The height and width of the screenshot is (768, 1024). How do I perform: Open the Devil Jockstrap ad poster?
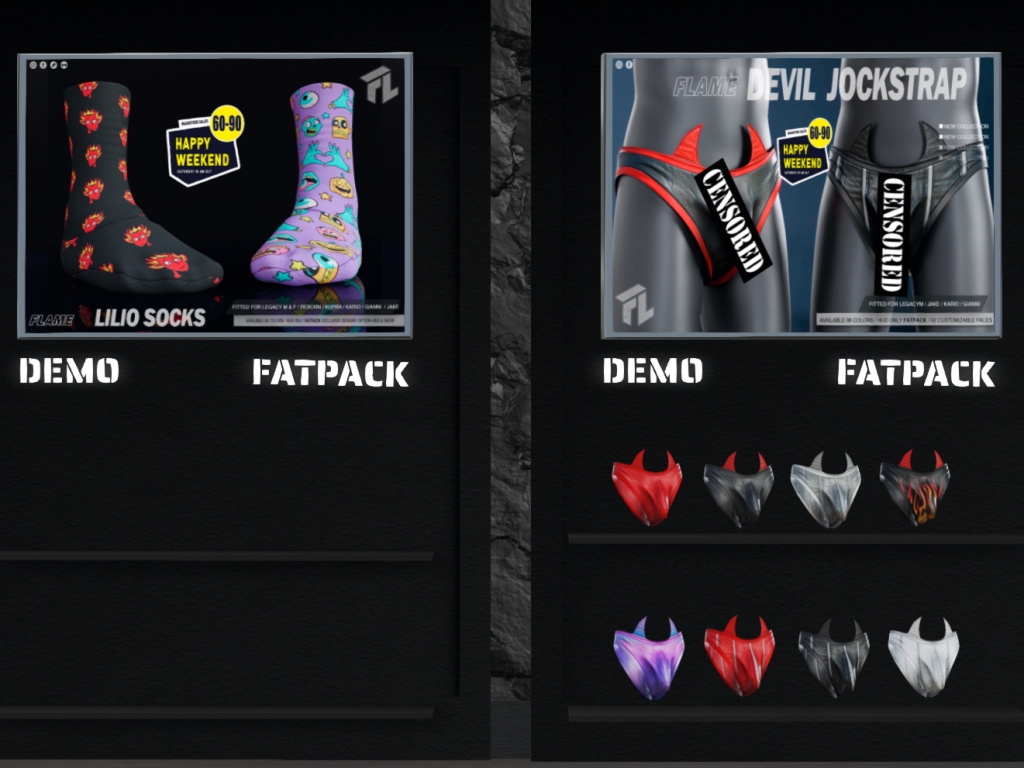800,195
